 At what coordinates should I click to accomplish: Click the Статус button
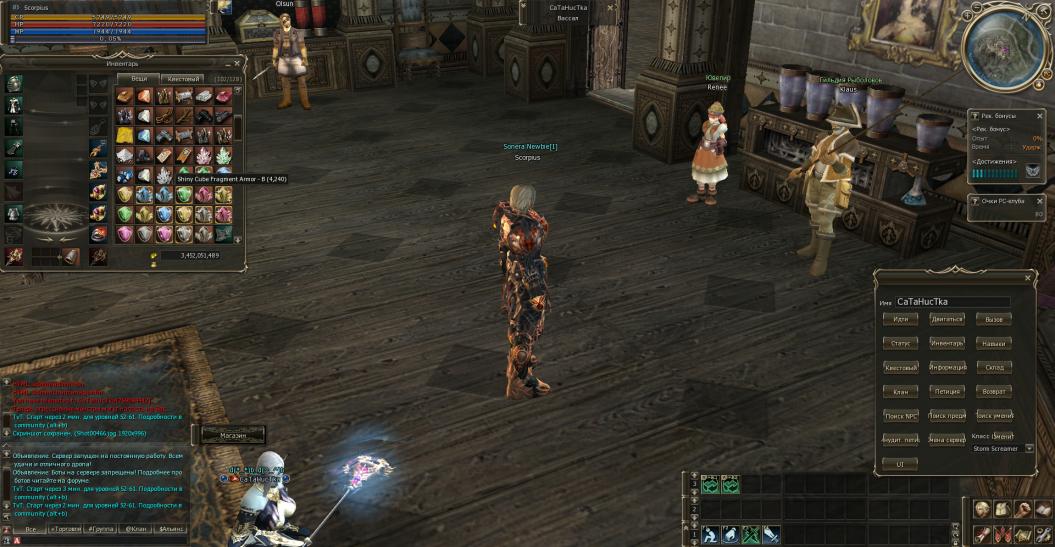point(901,343)
